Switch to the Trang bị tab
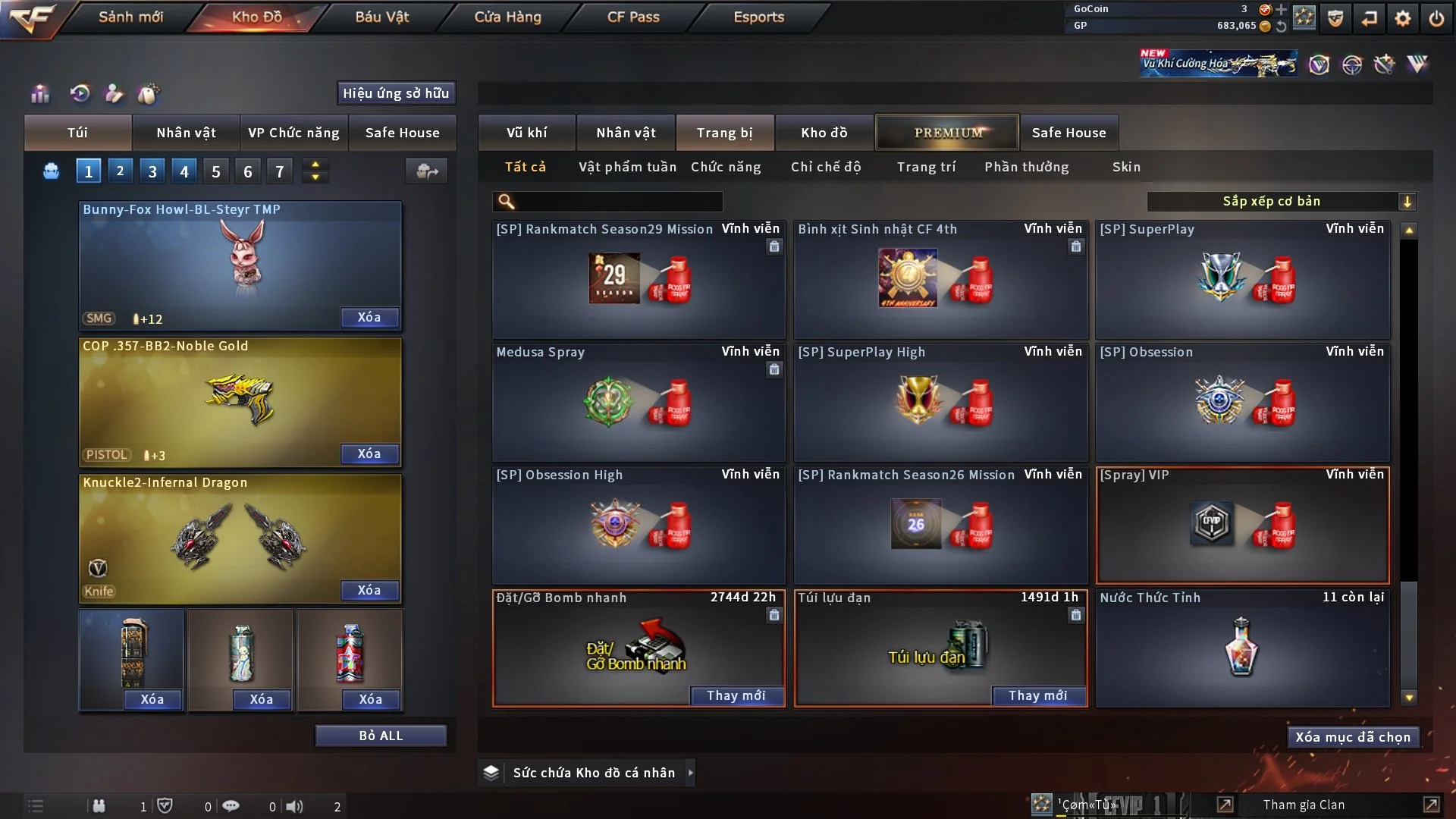Image resolution: width=1456 pixels, height=819 pixels. click(724, 133)
